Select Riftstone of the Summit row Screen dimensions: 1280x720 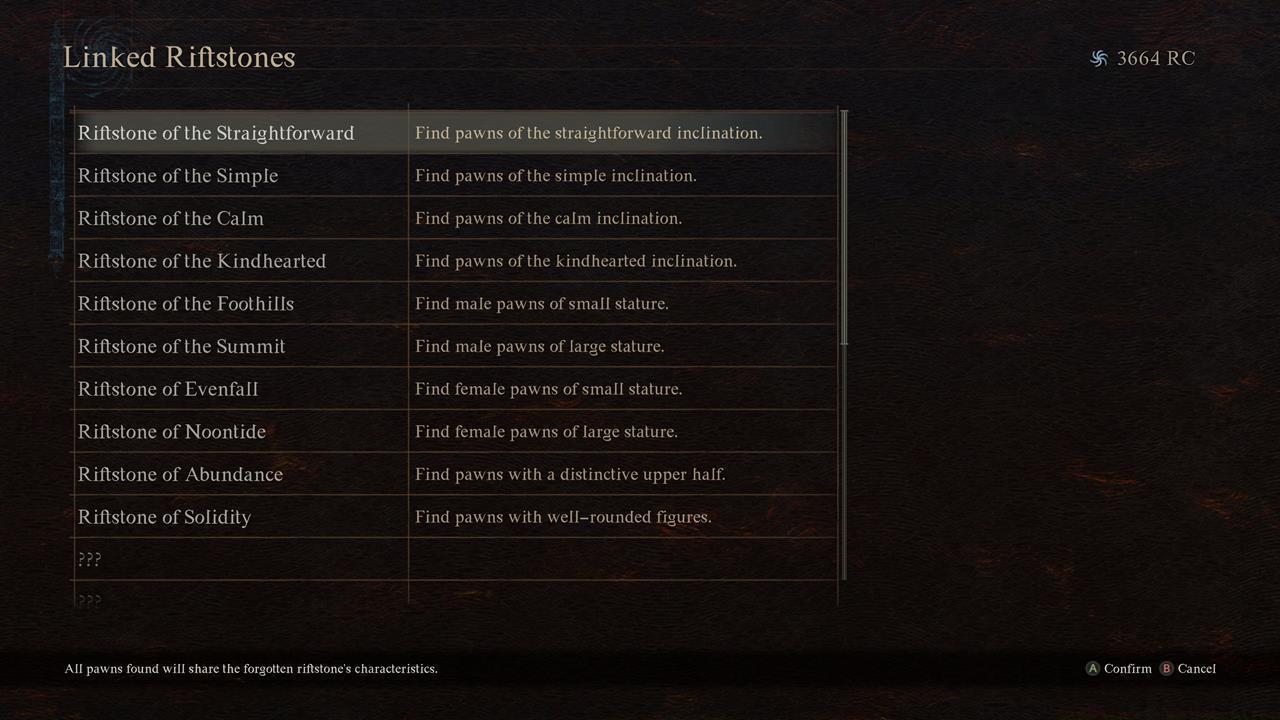click(182, 346)
